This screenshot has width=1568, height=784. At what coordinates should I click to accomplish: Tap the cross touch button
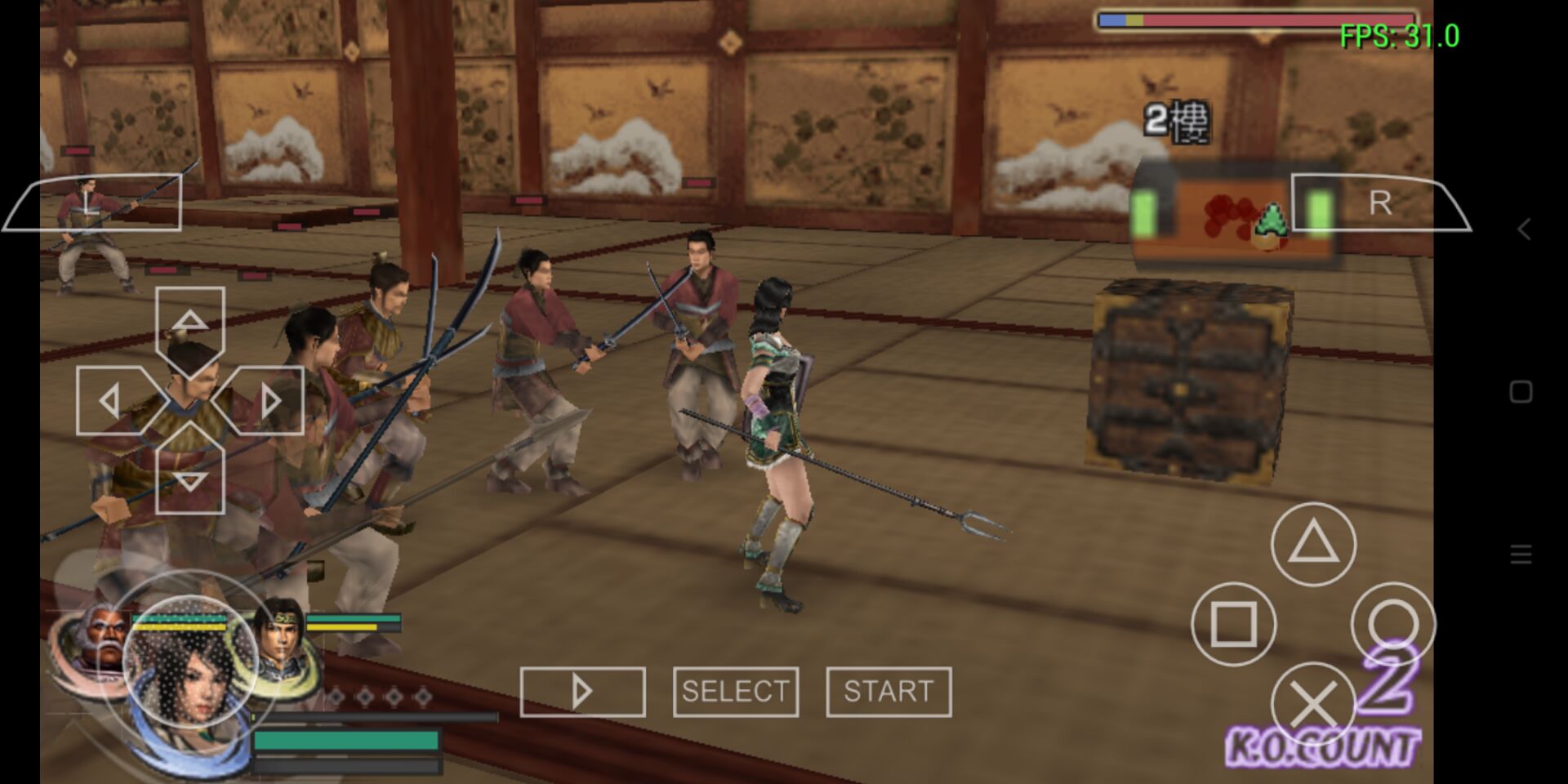pyautogui.click(x=1313, y=703)
